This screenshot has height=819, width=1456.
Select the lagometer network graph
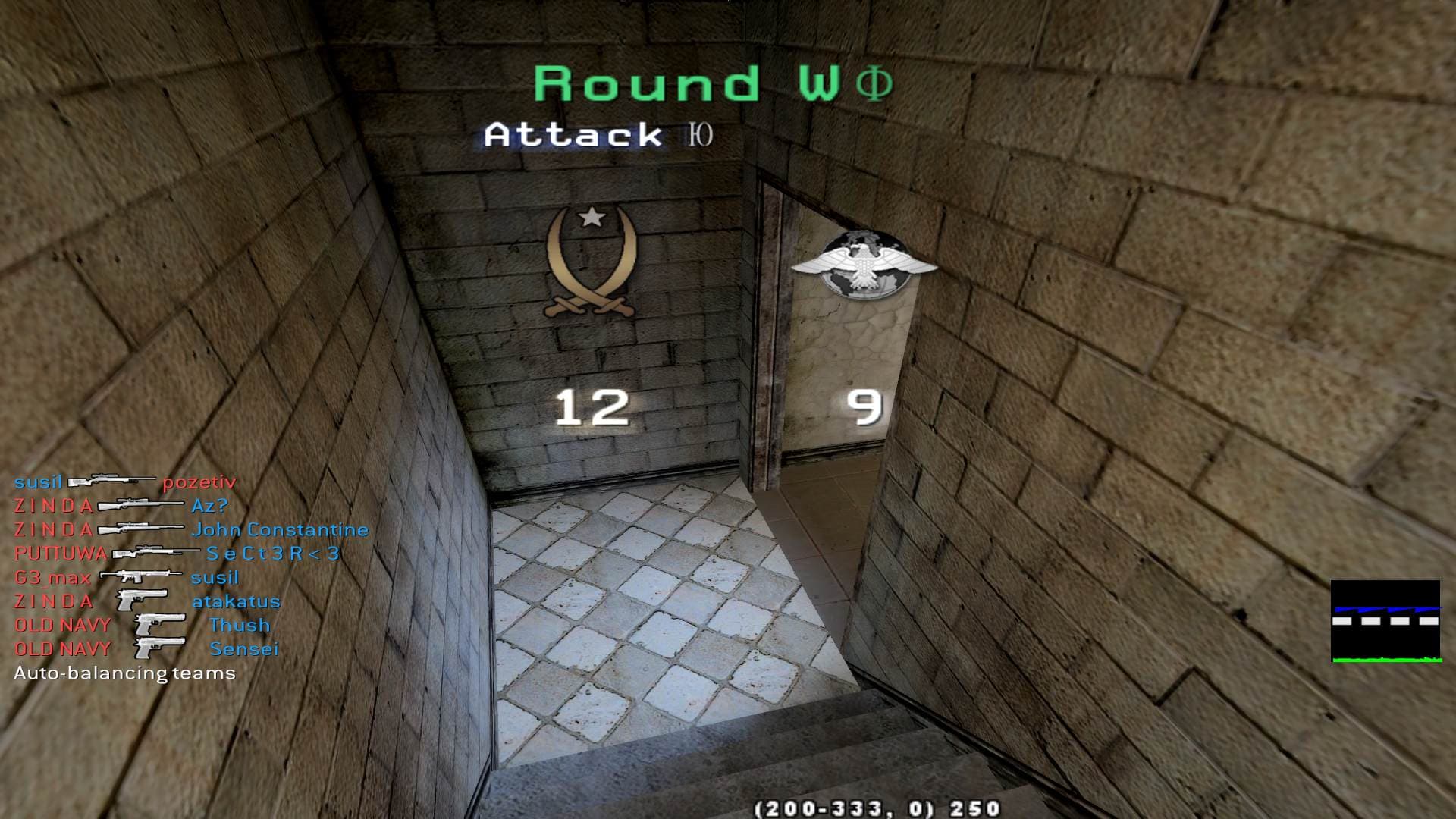pos(1385,621)
